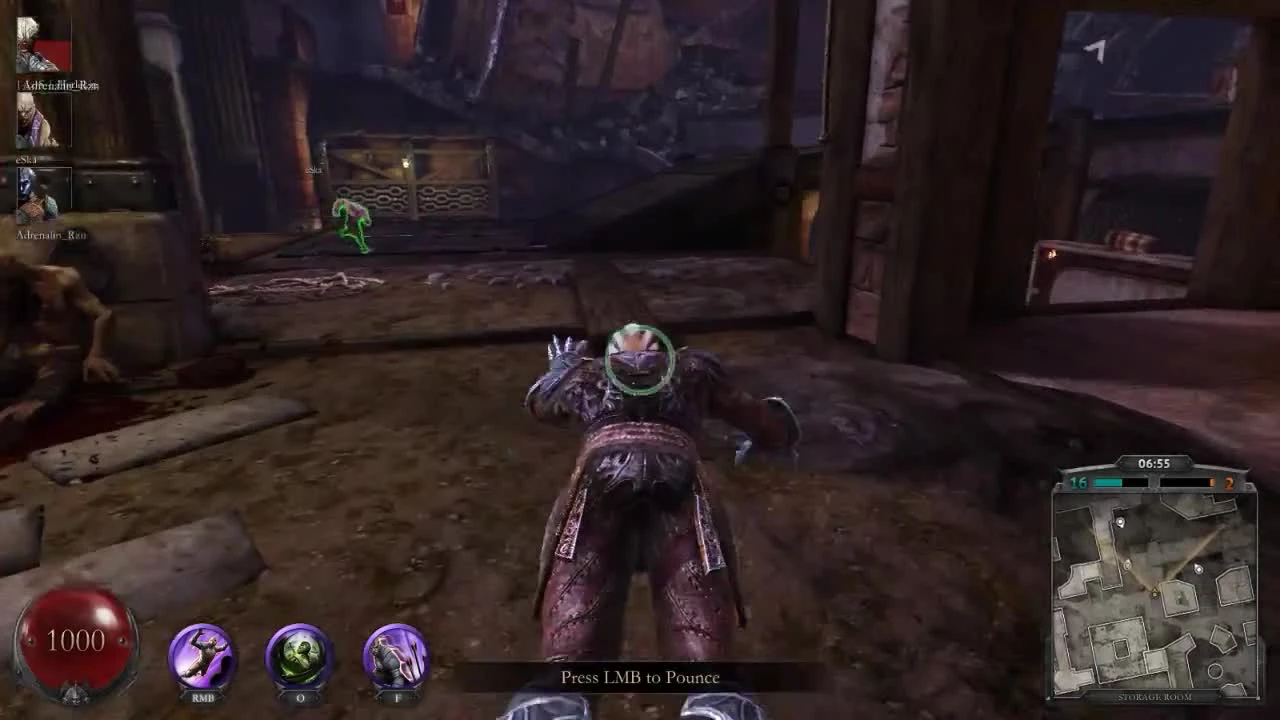
Task: Select the teal team score of 16
Action: (x=1080, y=483)
